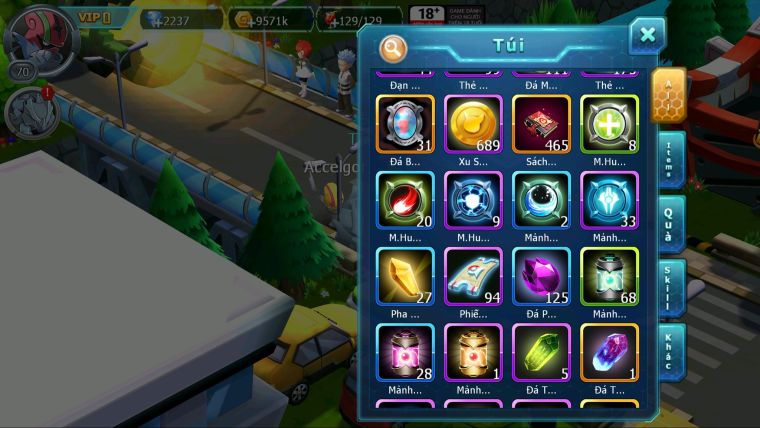Select the Khác tab
Screen dimensions: 760x428
pos(669,350)
